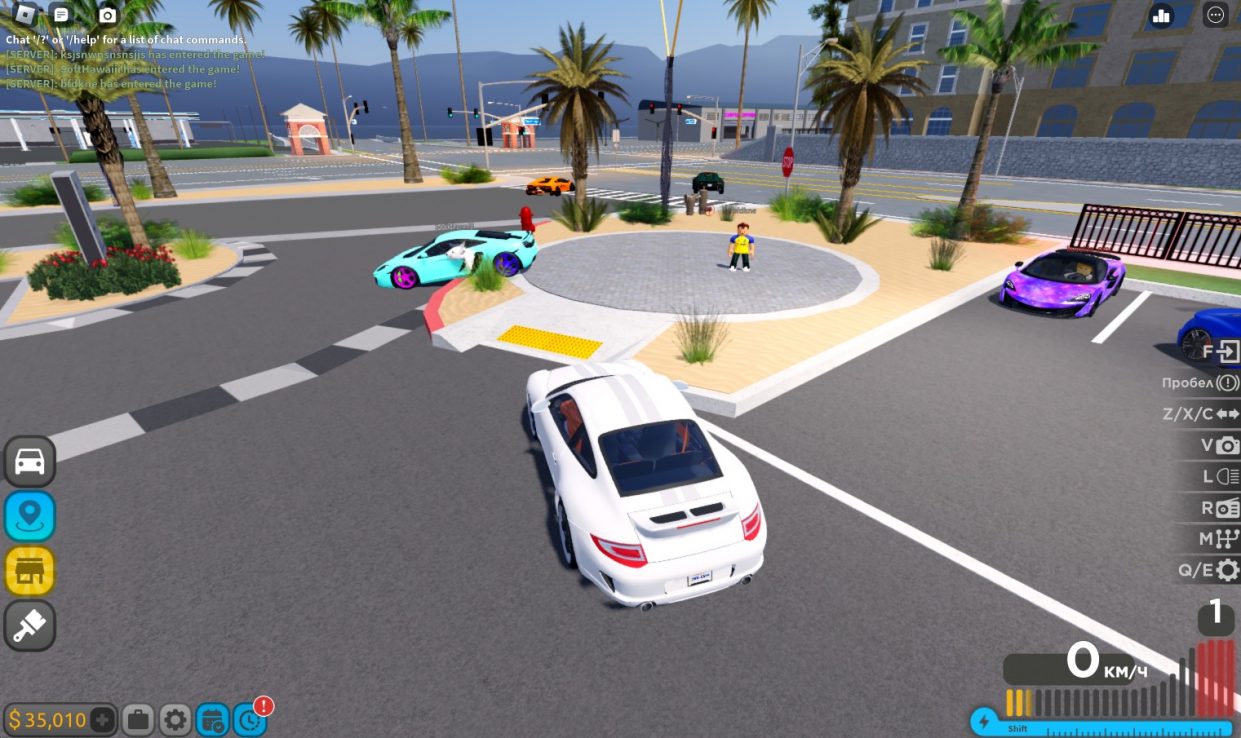The height and width of the screenshot is (738, 1241).
Task: Open the paintbrush customization menu
Action: tap(30, 625)
